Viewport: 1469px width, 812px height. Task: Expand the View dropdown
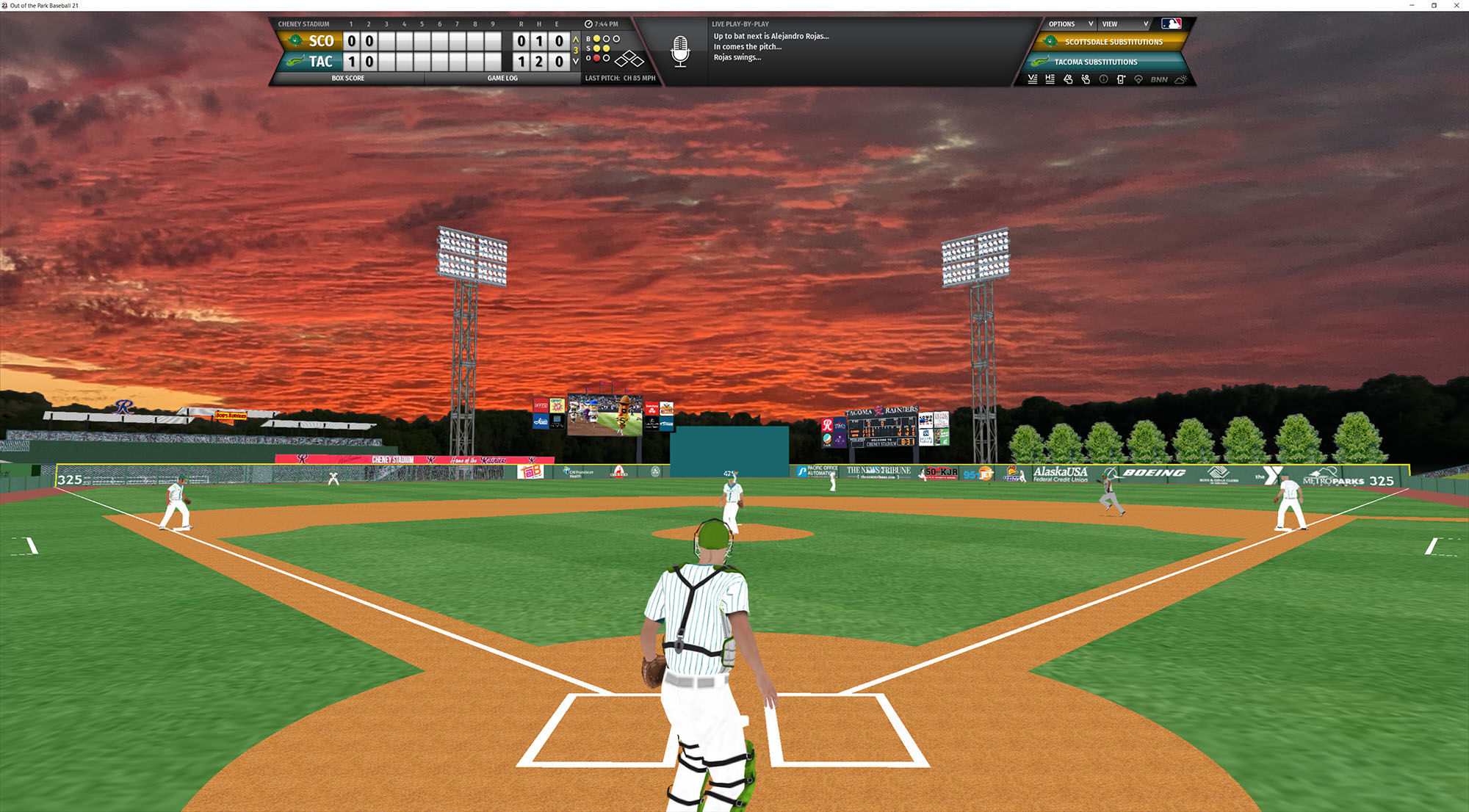coord(1125,24)
